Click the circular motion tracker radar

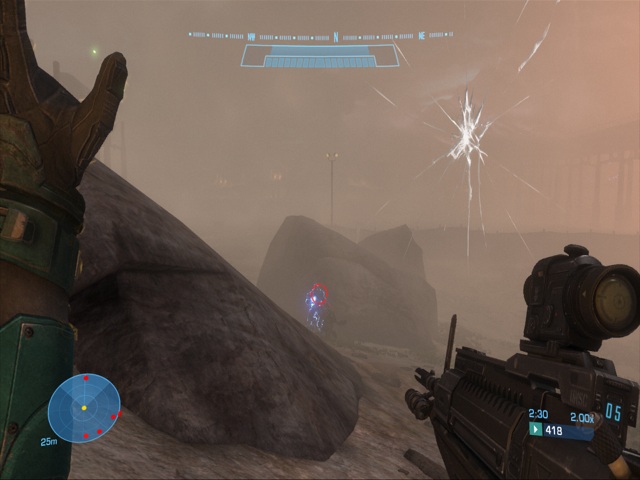pyautogui.click(x=84, y=408)
